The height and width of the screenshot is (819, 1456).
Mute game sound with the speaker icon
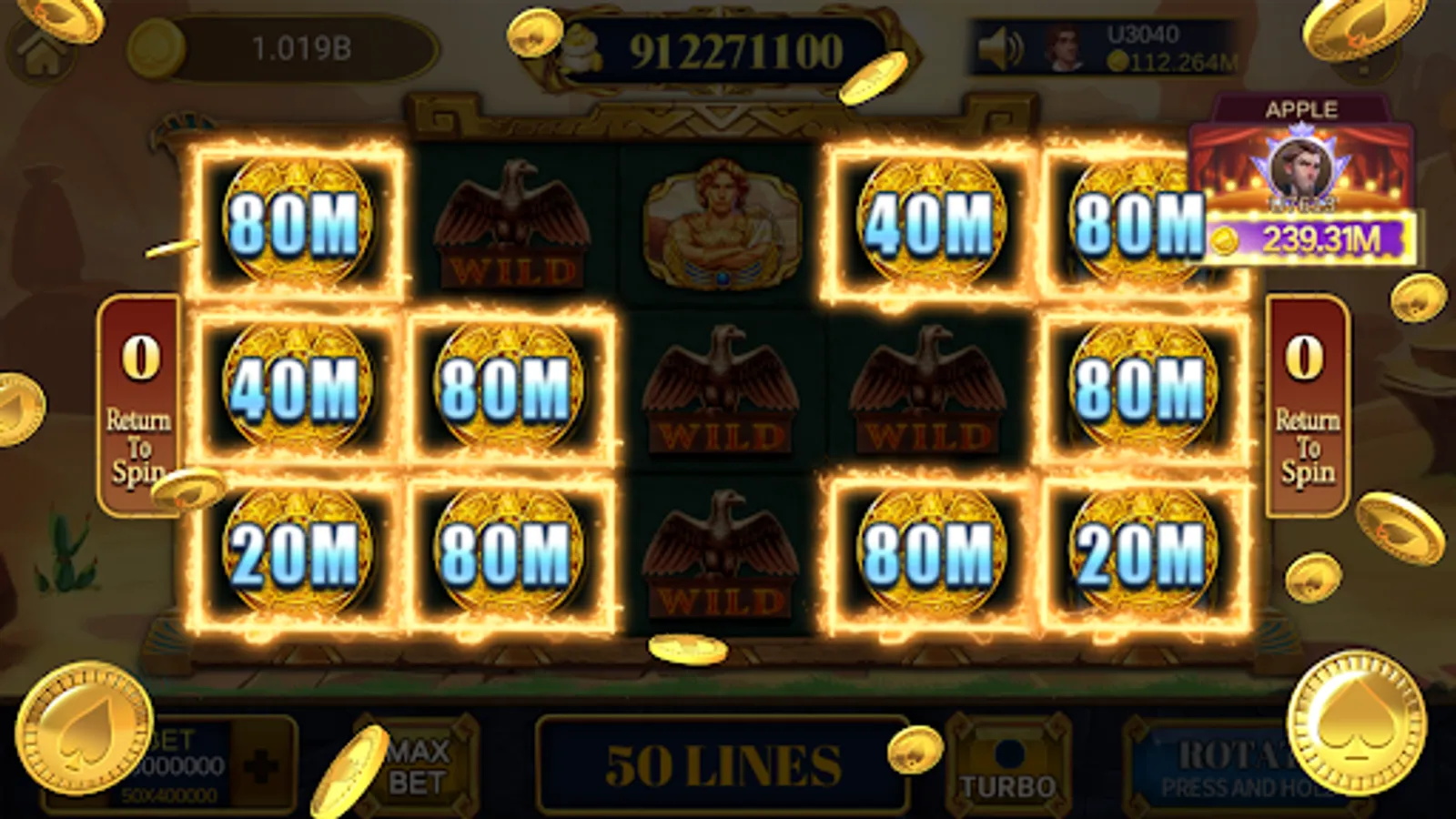point(1000,47)
